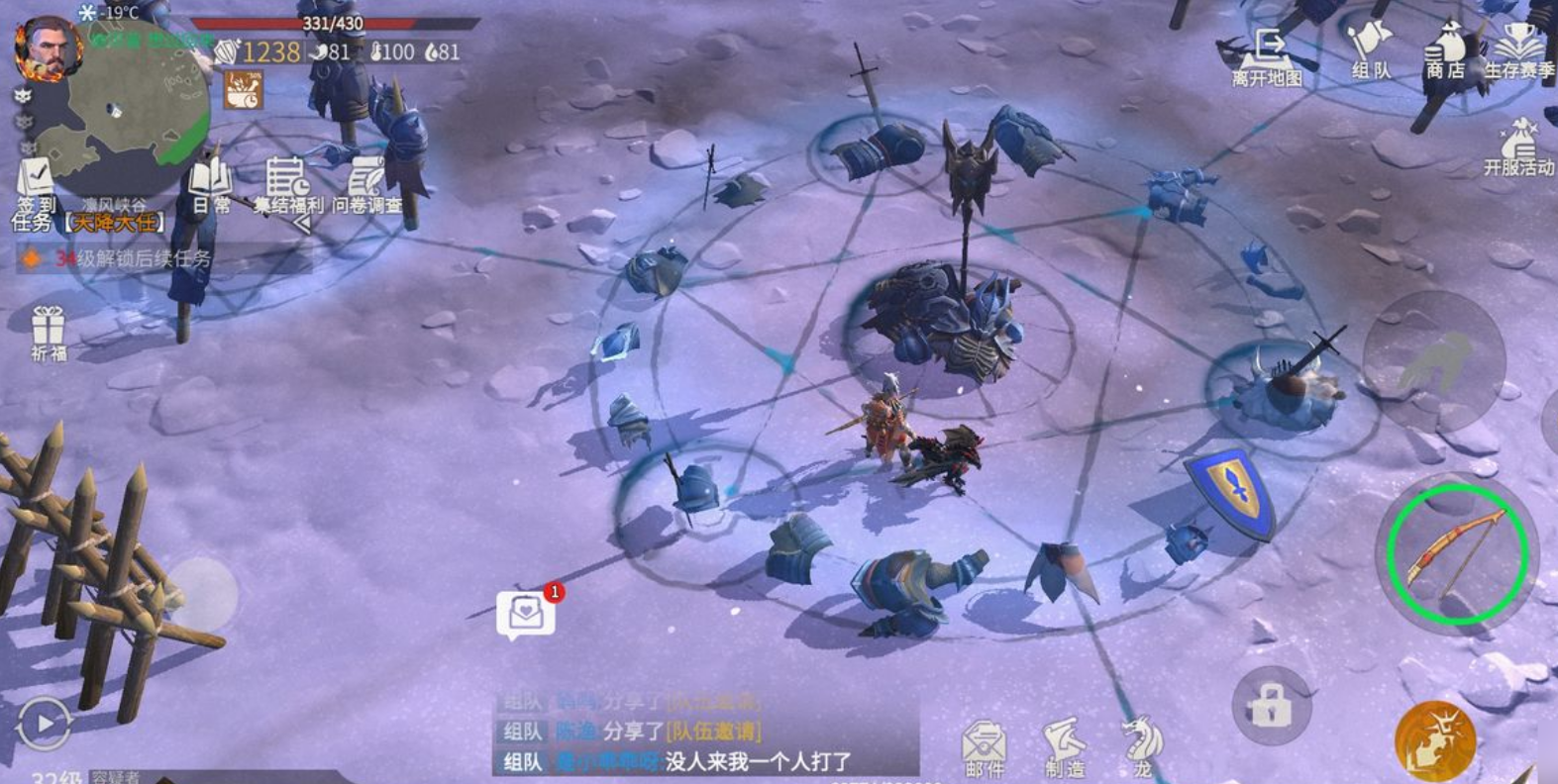The width and height of the screenshot is (1558, 784).
Task: Open the 邮件 mail inbox
Action: [x=985, y=748]
